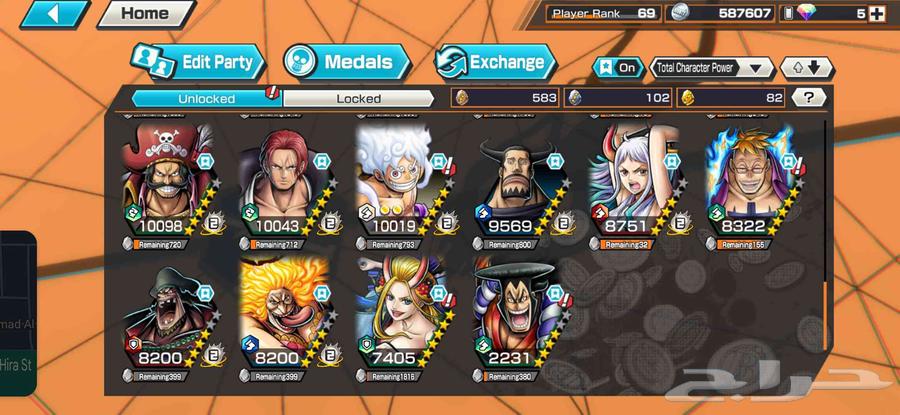Add rainbow diamonds with plus button
Viewport: 900px width, 415px height.
876,14
